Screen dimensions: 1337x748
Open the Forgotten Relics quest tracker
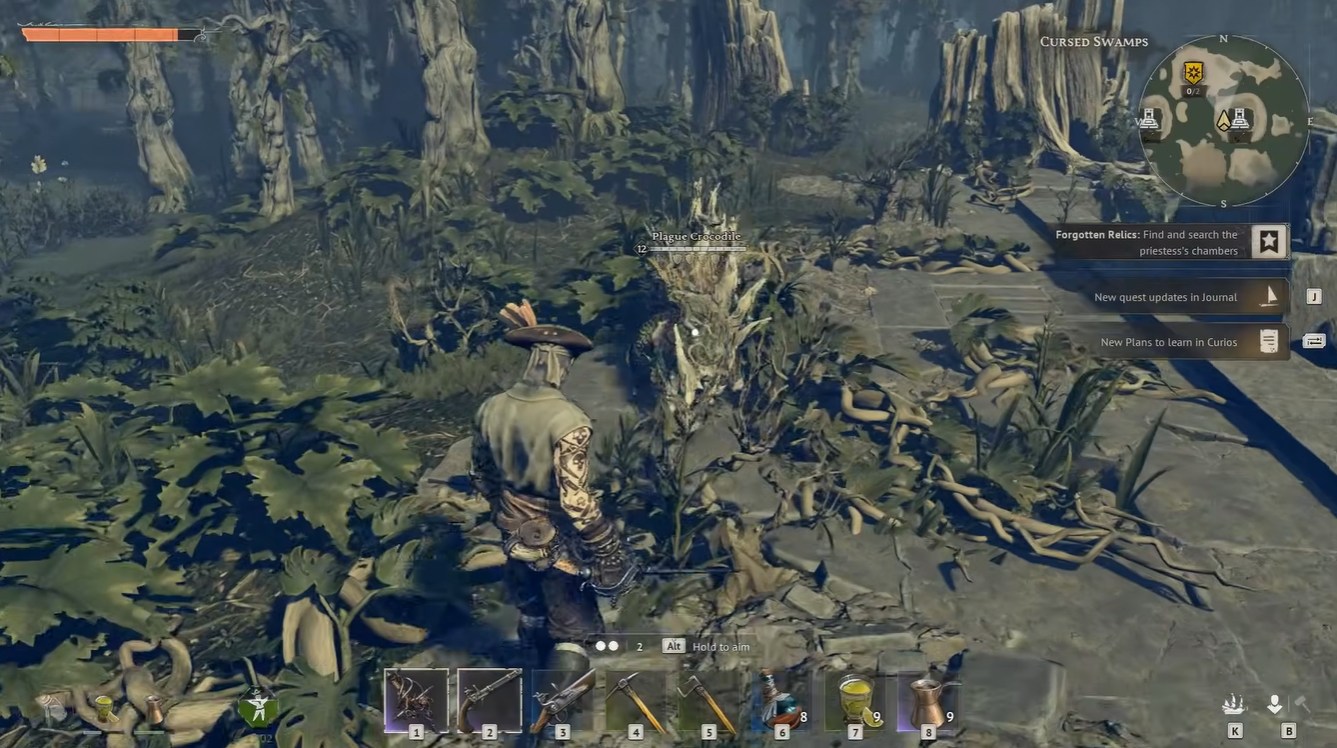(1269, 242)
